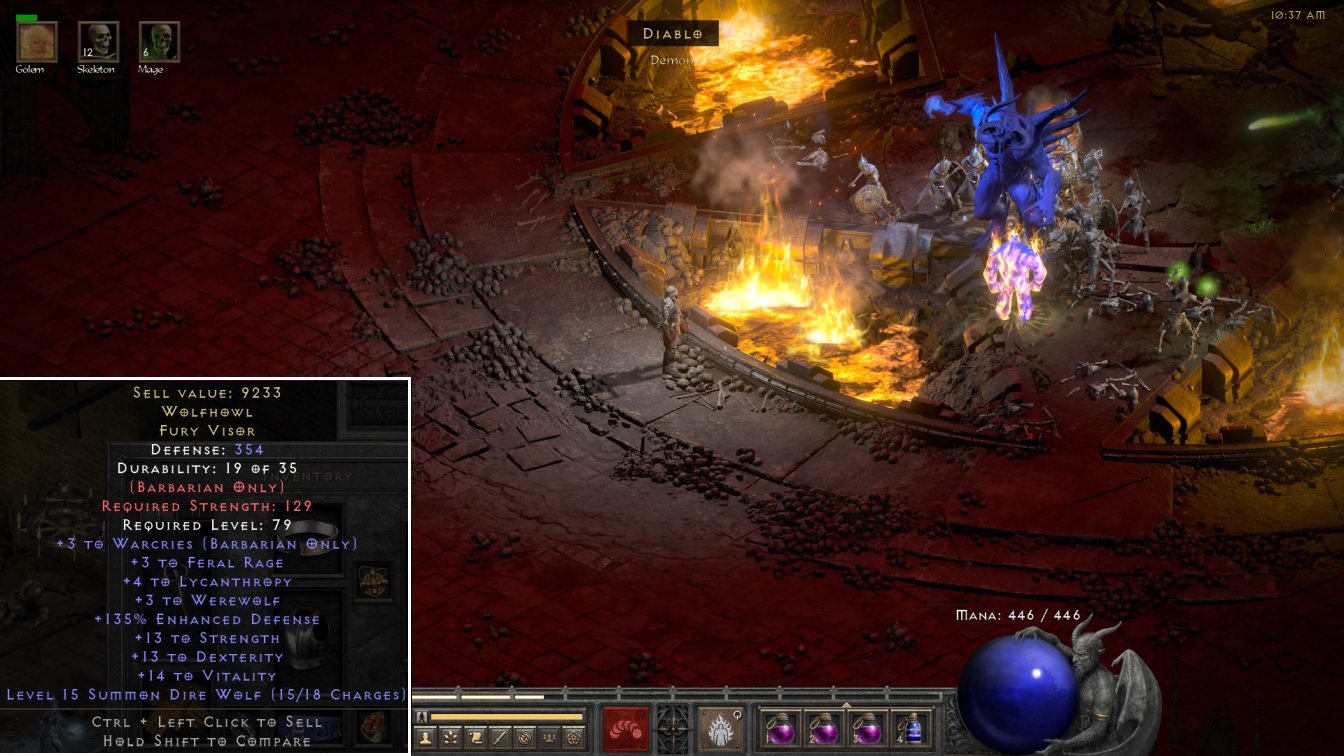1344x756 pixels.
Task: Open the red left-click skill selector
Action: (625, 729)
